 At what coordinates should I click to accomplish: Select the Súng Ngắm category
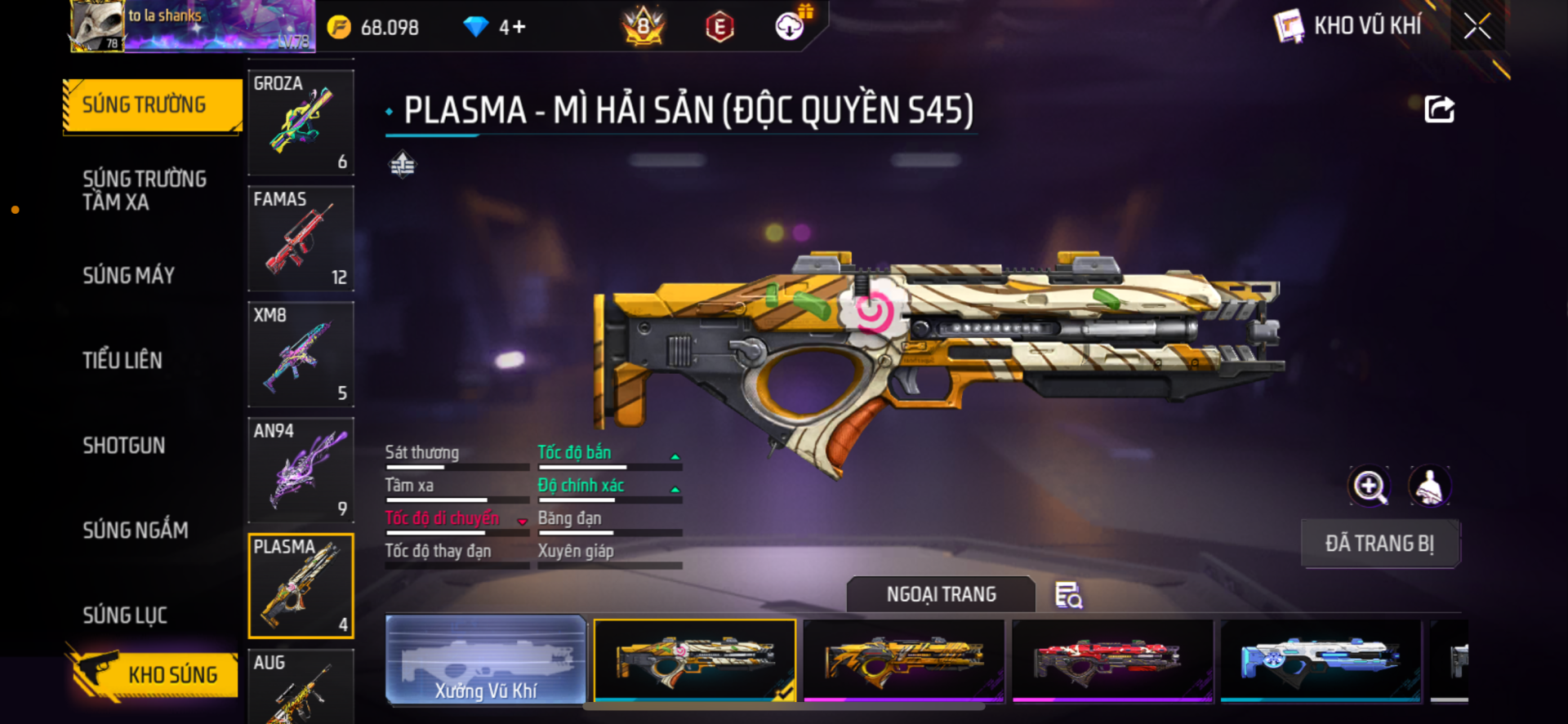[136, 530]
